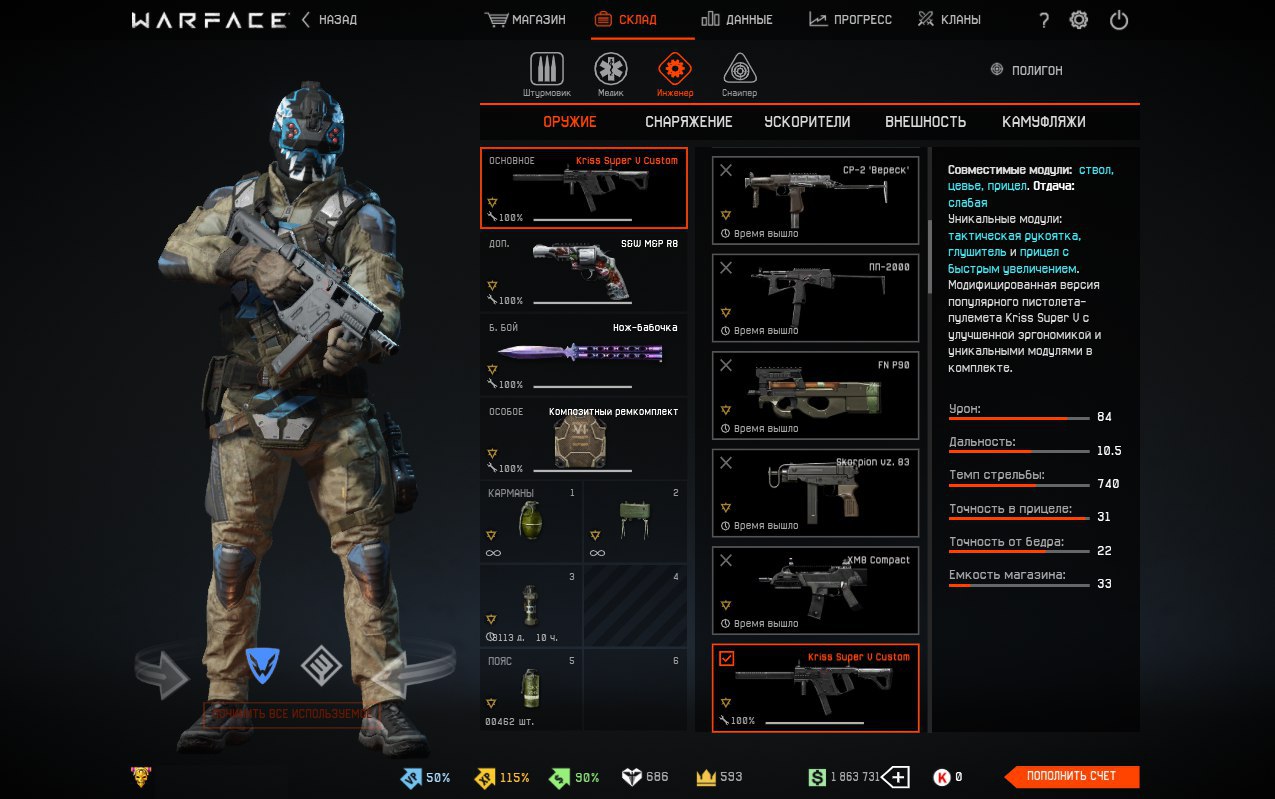Enter the Полигон shooting range
Viewport: 1275px width, 799px height.
point(1026,70)
